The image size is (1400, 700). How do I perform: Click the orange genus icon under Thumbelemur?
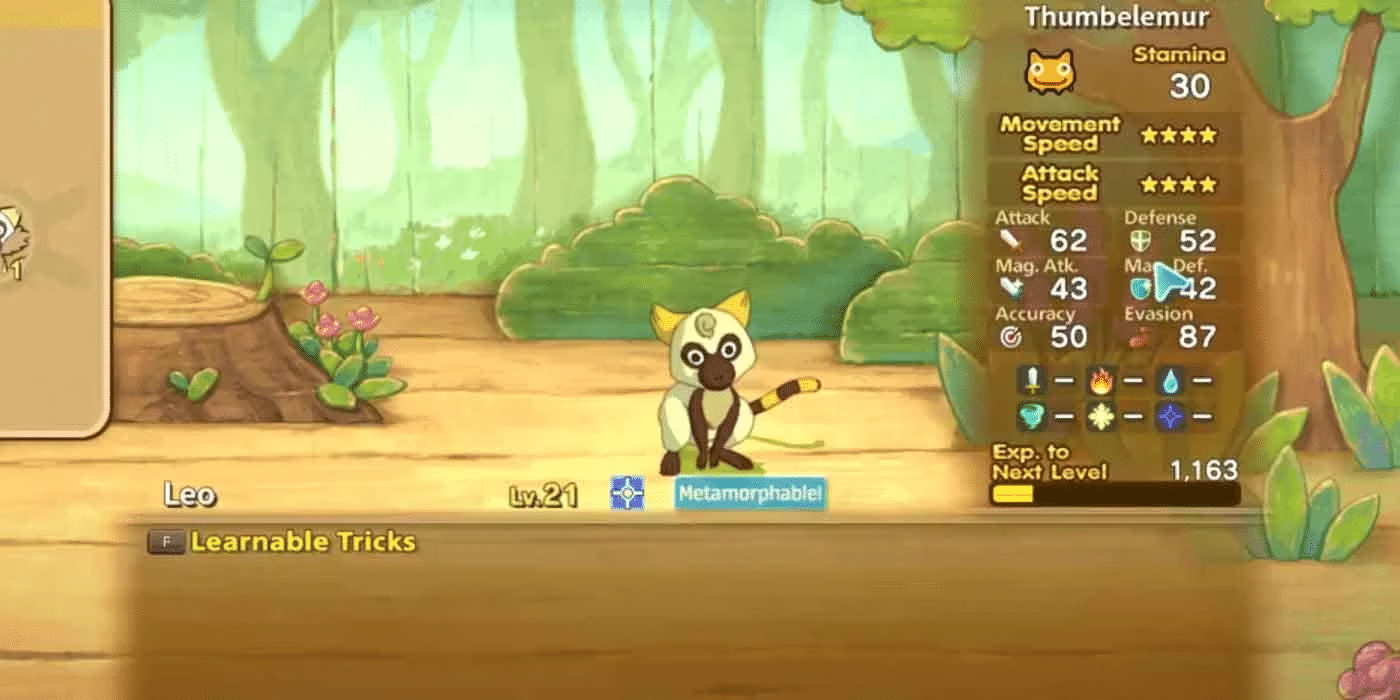click(x=1049, y=72)
